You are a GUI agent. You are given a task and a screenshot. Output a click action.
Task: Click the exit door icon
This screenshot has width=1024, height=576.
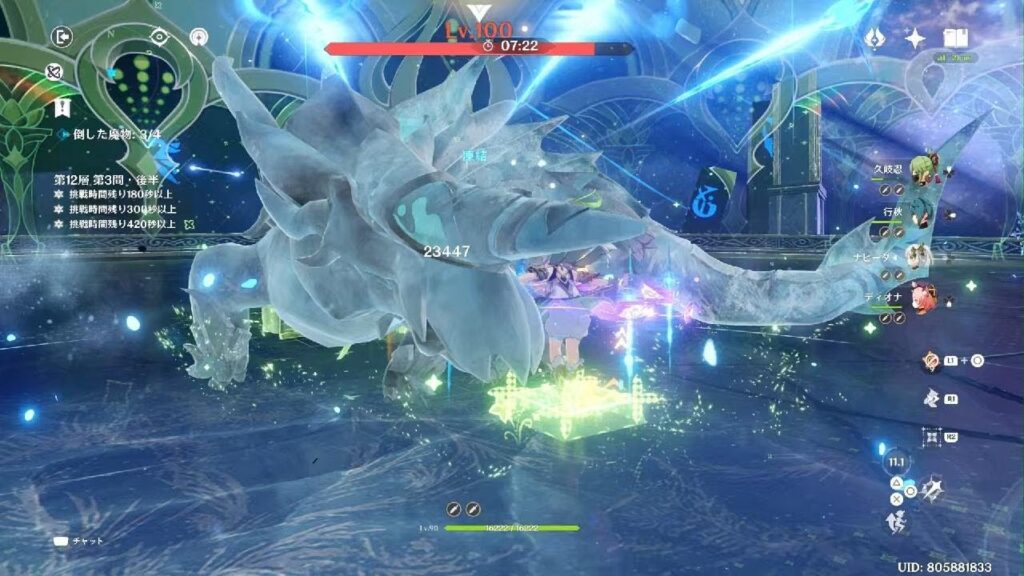pos(63,38)
